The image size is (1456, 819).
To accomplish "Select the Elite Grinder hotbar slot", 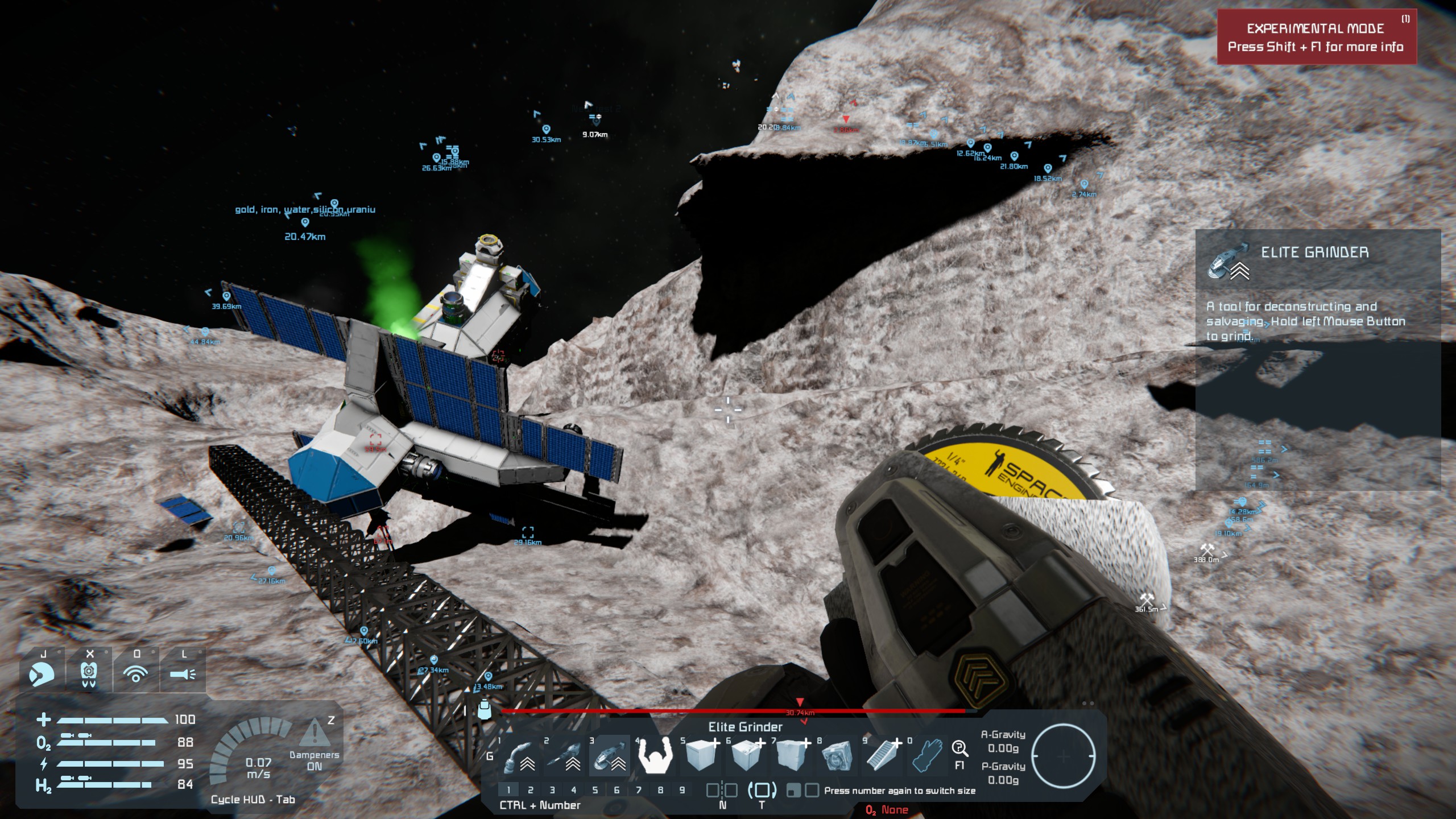I will (x=609, y=756).
